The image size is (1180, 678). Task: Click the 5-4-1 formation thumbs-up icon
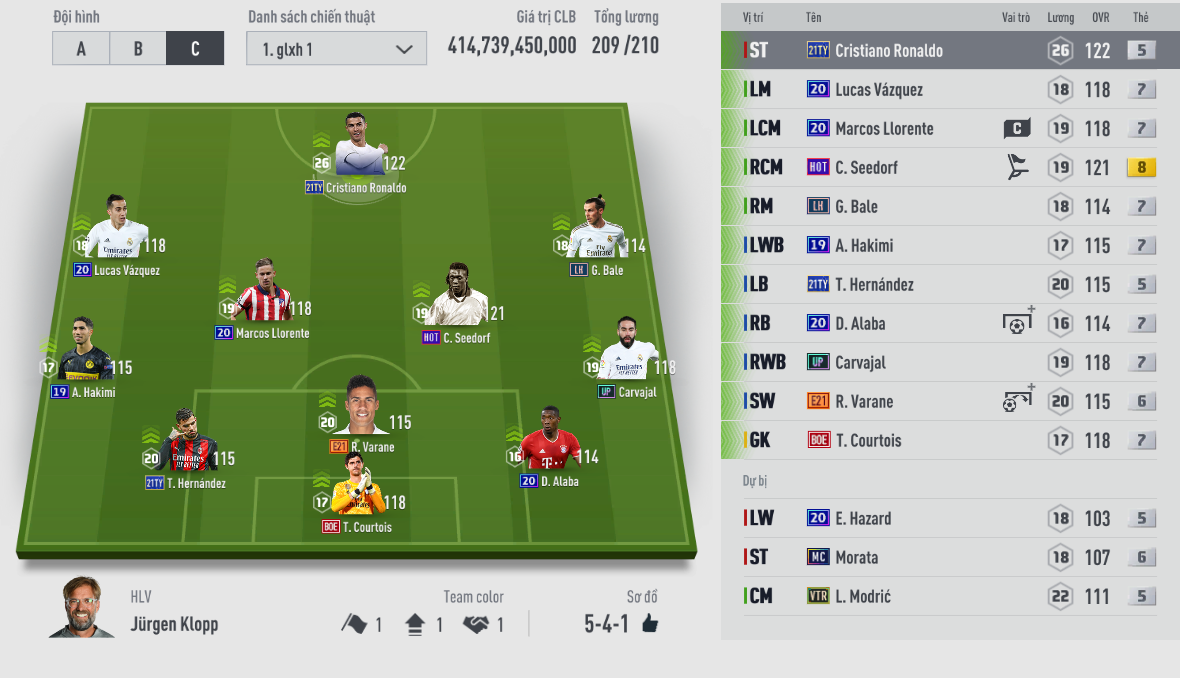coord(650,625)
